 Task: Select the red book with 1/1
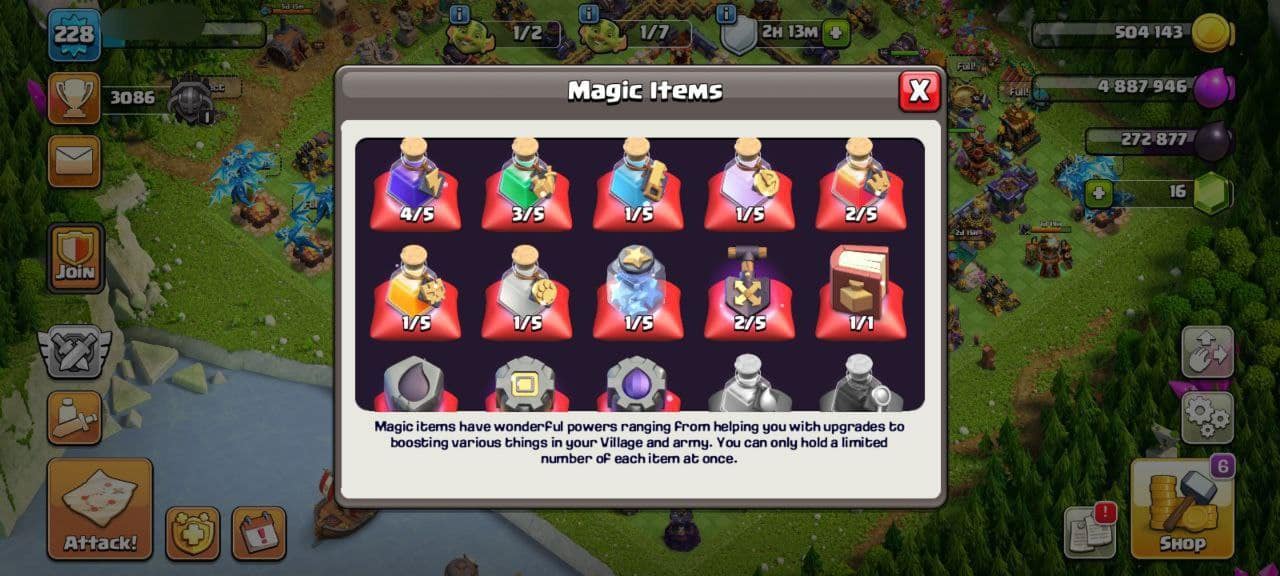(x=860, y=292)
